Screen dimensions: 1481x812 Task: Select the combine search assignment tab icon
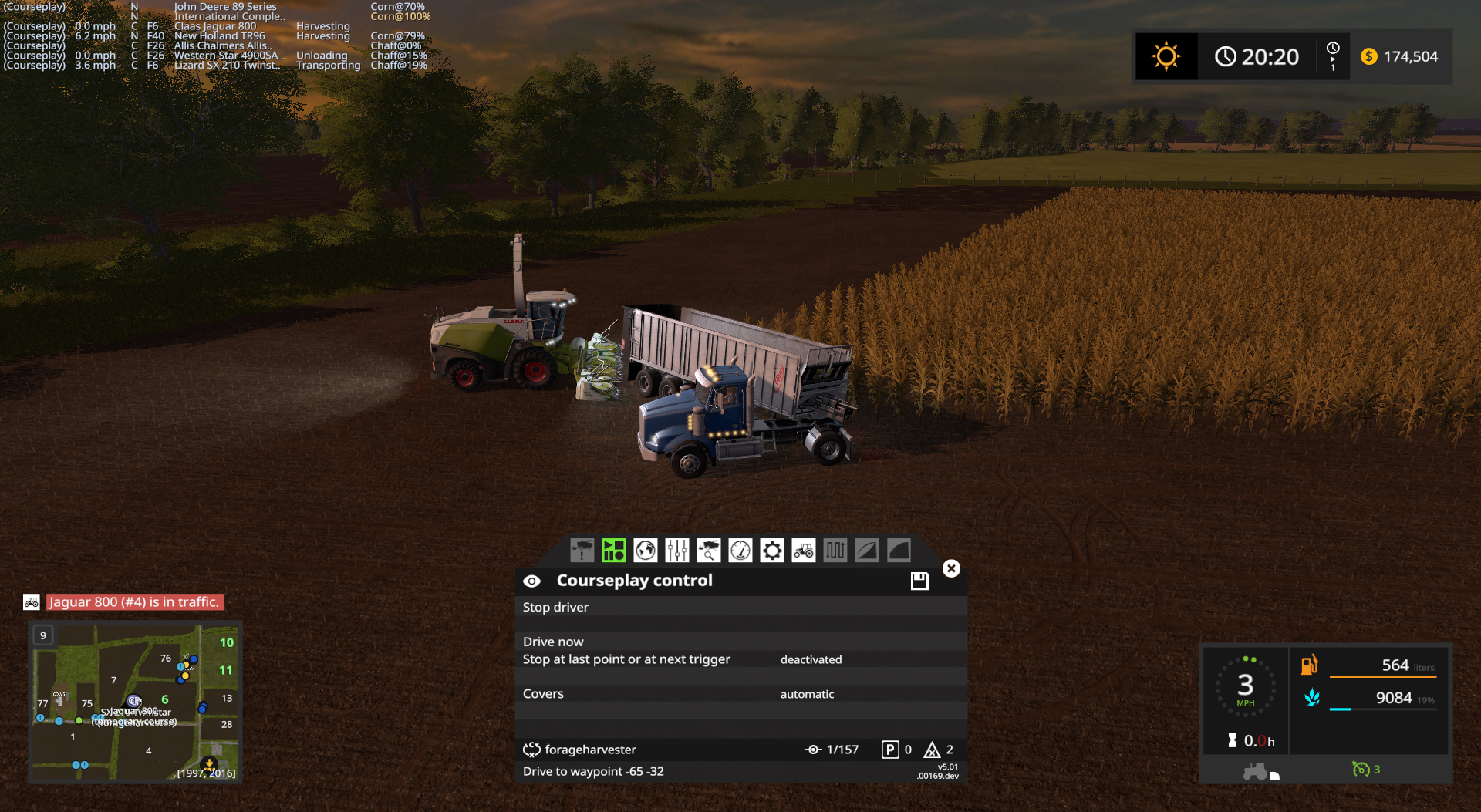coord(708,551)
